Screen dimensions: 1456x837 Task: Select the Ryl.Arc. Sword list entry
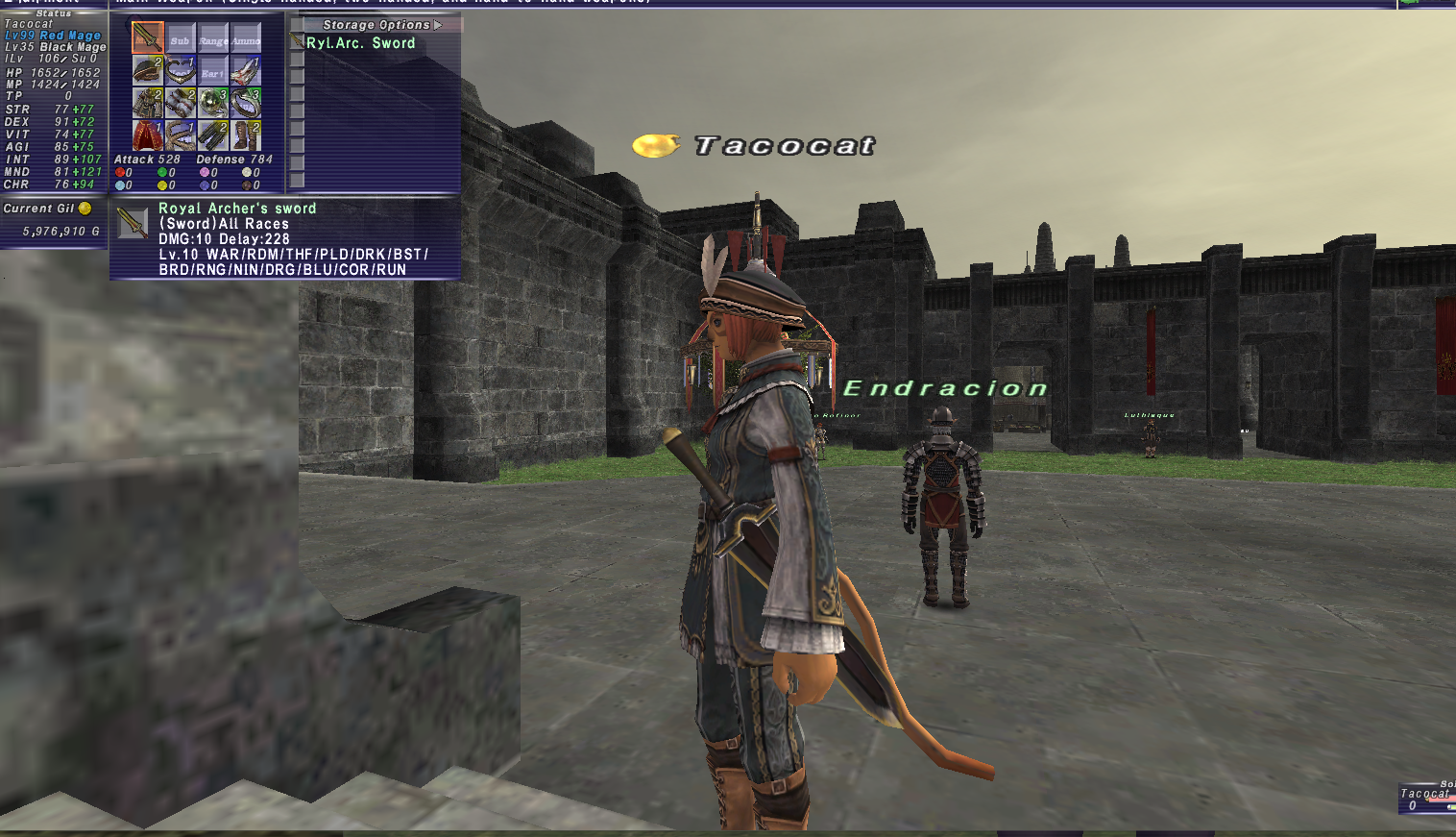click(360, 43)
